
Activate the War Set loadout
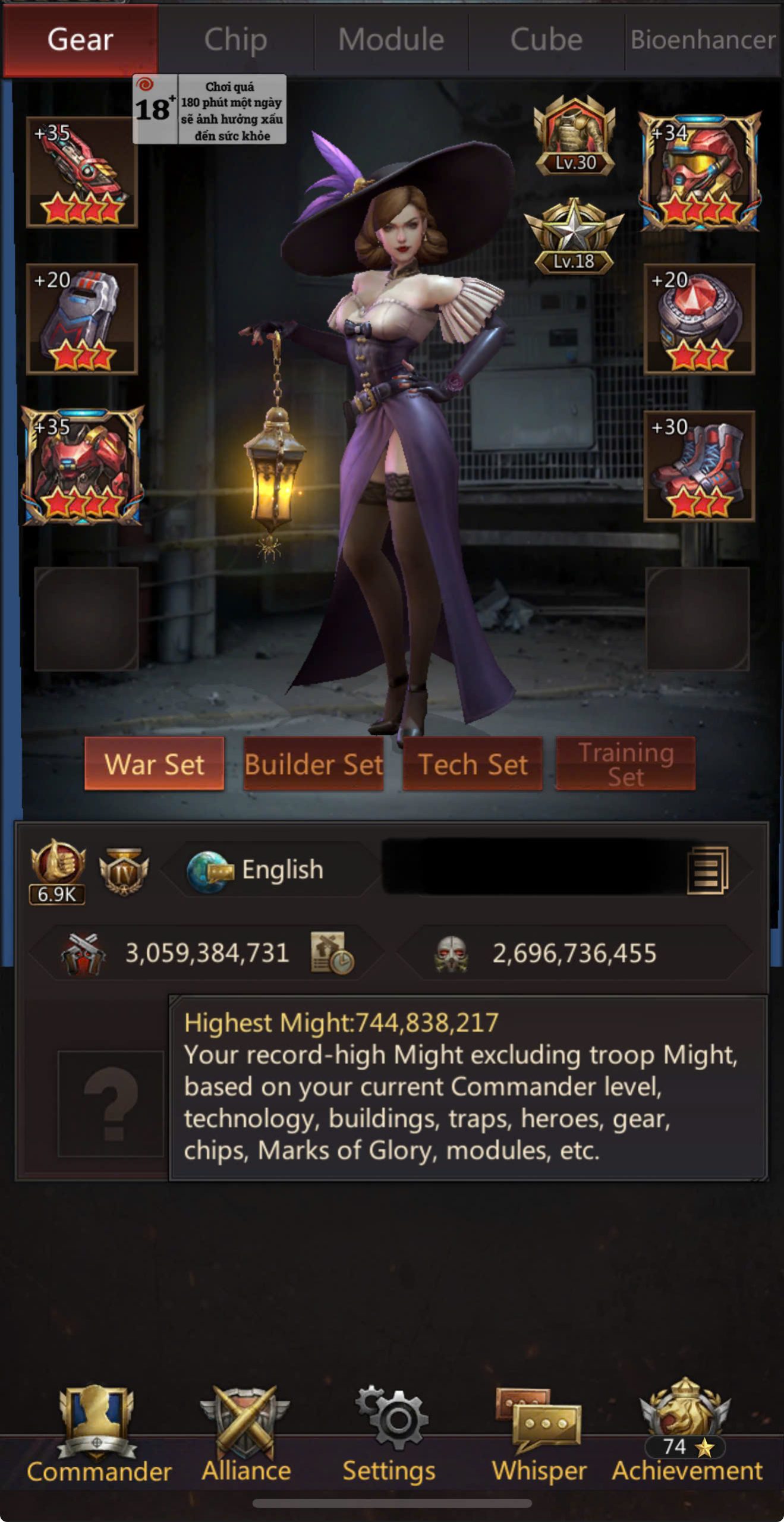tap(155, 764)
